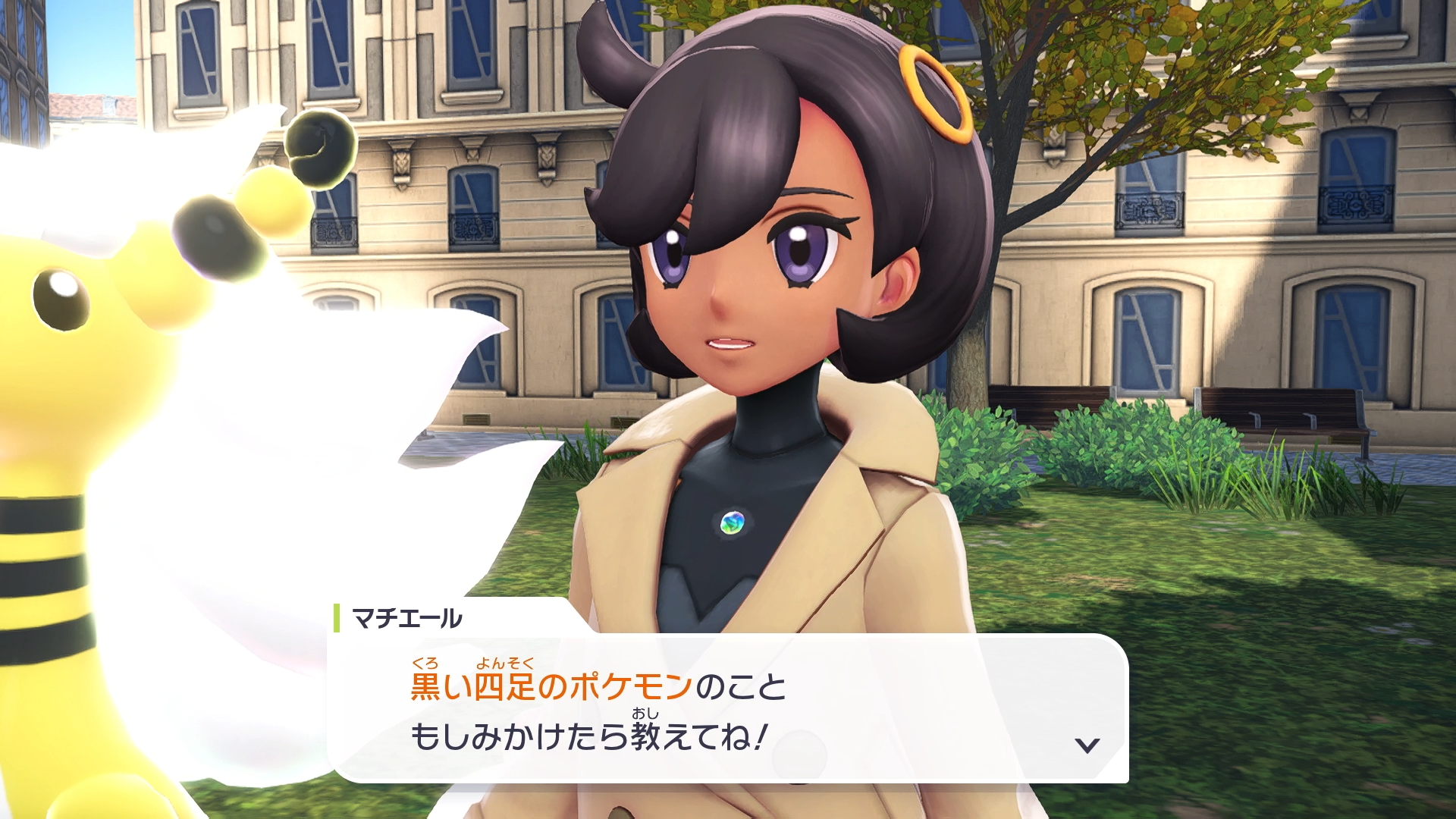Screen dimensions: 1456x819
Task: Advance dialogue with the down-arrow indicator
Action: 1087,745
